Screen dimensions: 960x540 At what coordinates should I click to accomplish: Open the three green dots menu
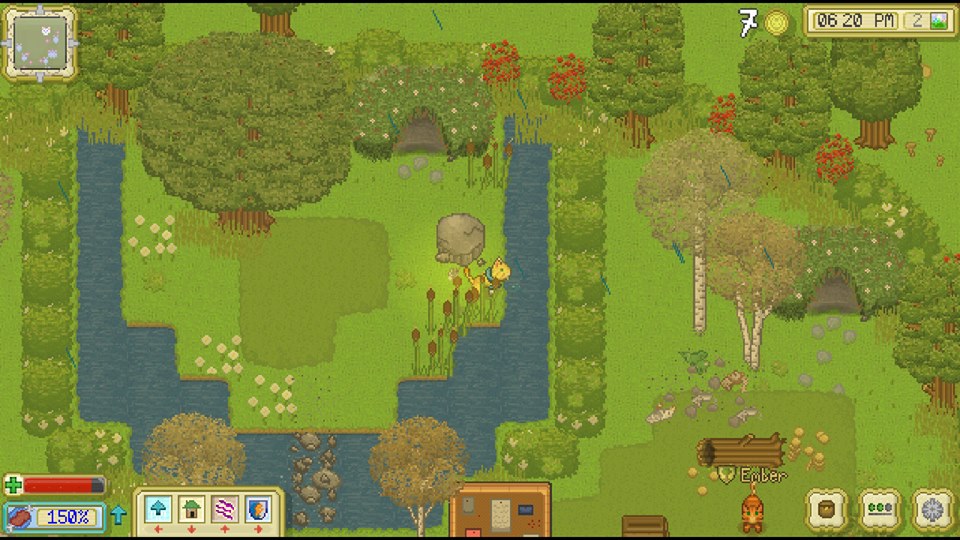[x=880, y=509]
